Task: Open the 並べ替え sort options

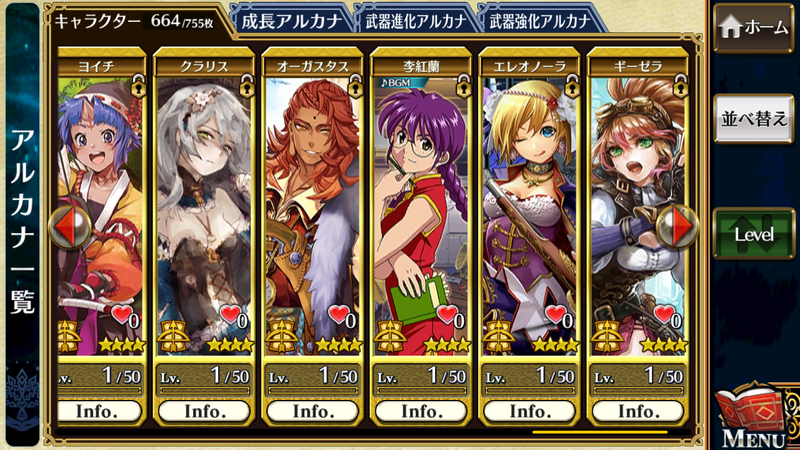Action: 753,120
